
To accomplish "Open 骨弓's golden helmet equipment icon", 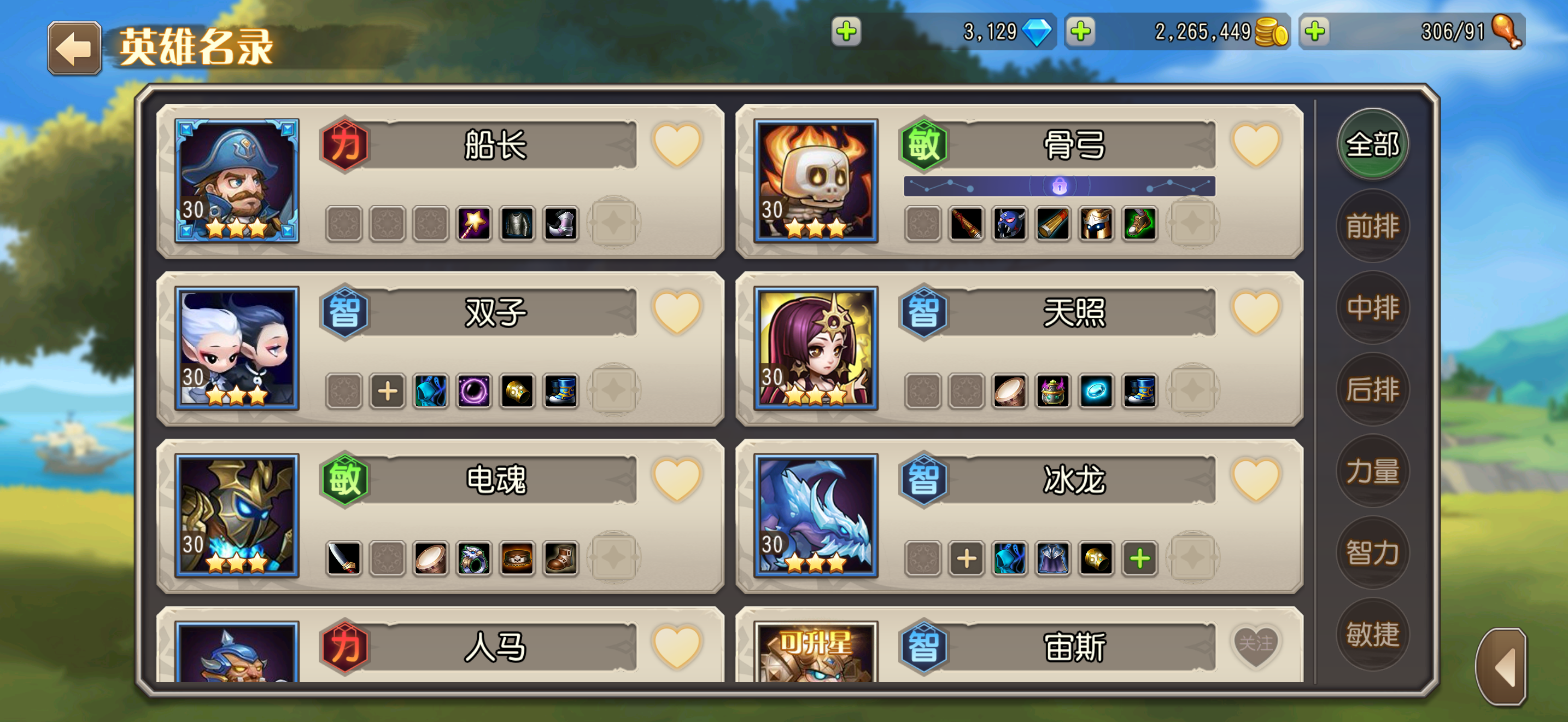I will pyautogui.click(x=1096, y=225).
